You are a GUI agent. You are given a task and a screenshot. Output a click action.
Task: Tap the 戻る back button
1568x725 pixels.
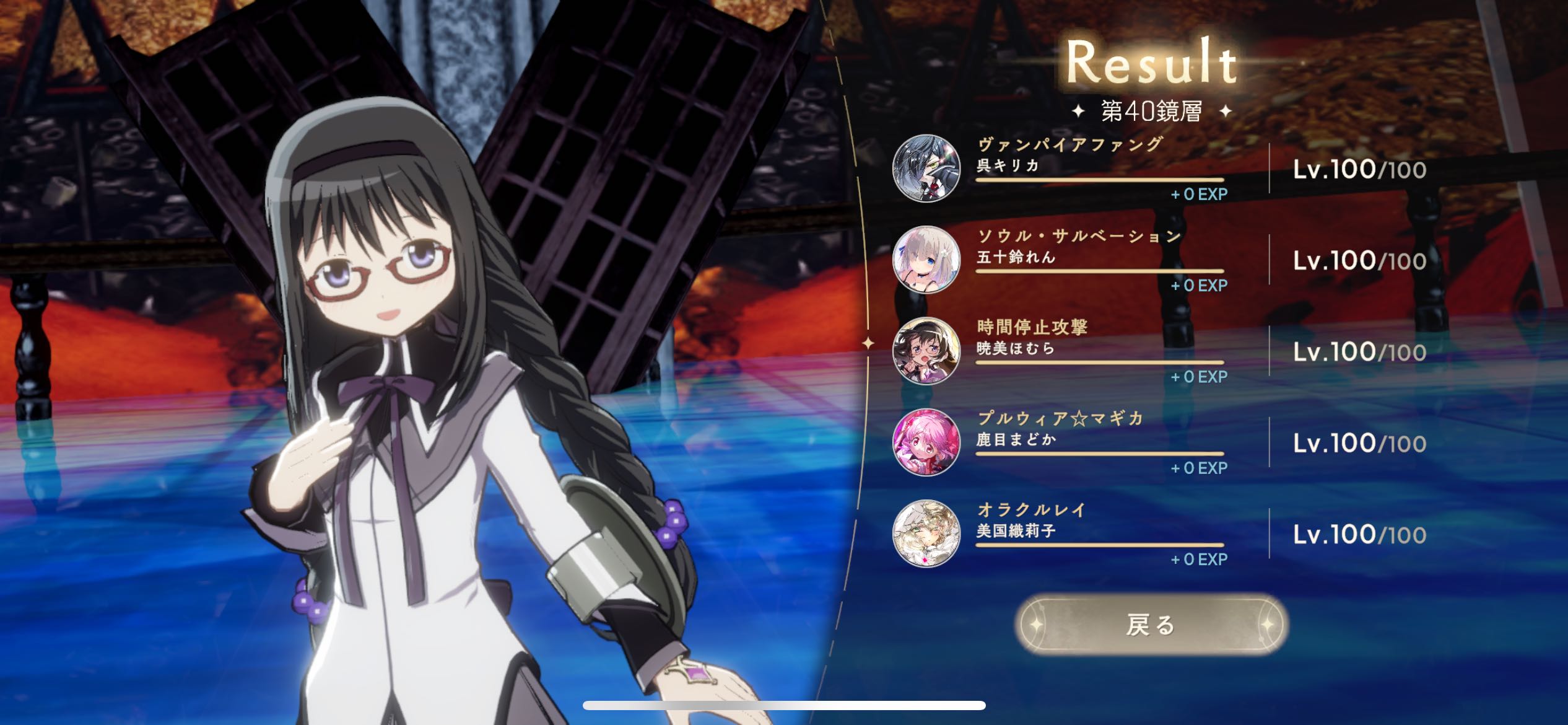1151,625
